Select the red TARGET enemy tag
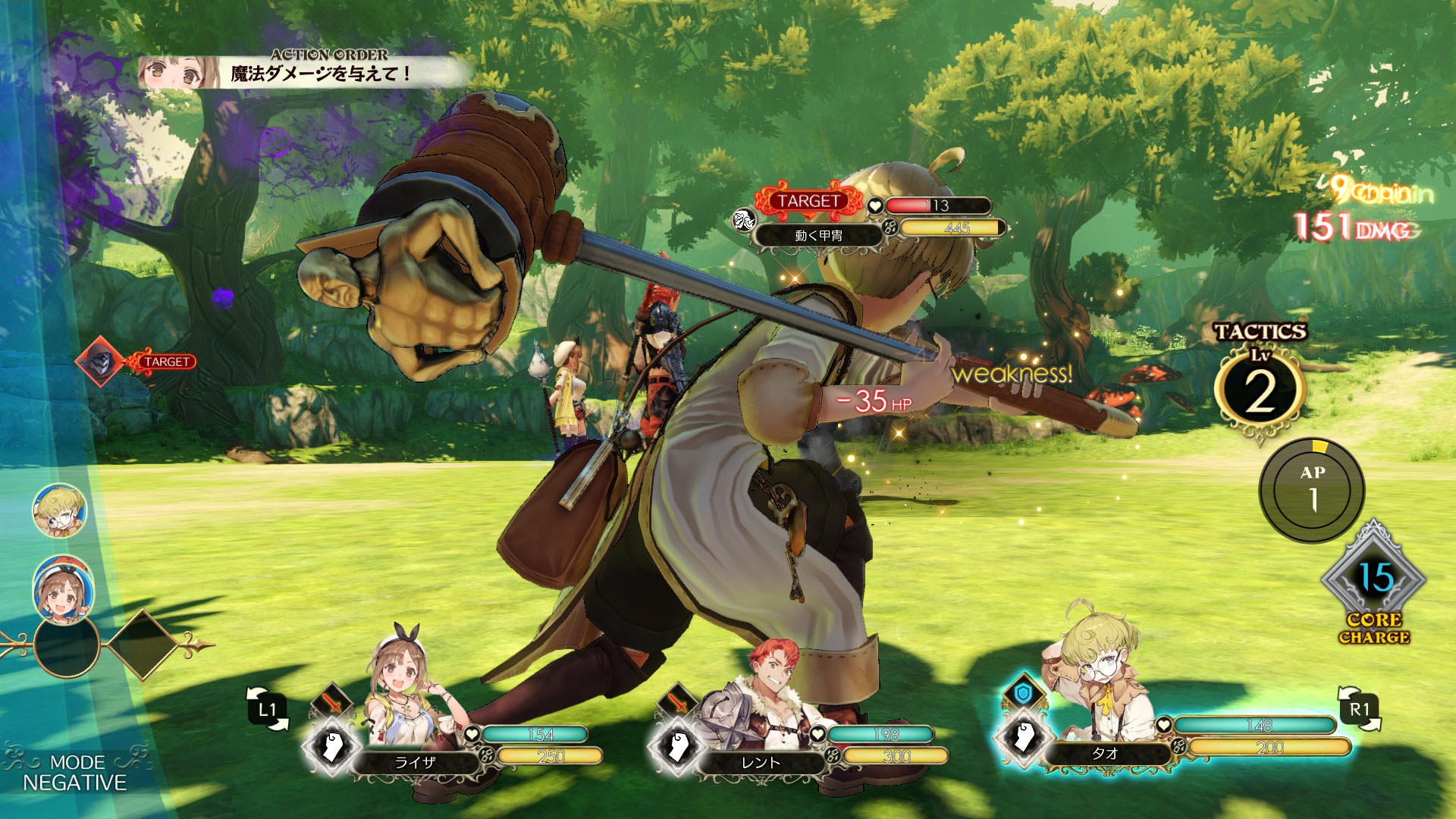The height and width of the screenshot is (819, 1456). [808, 201]
